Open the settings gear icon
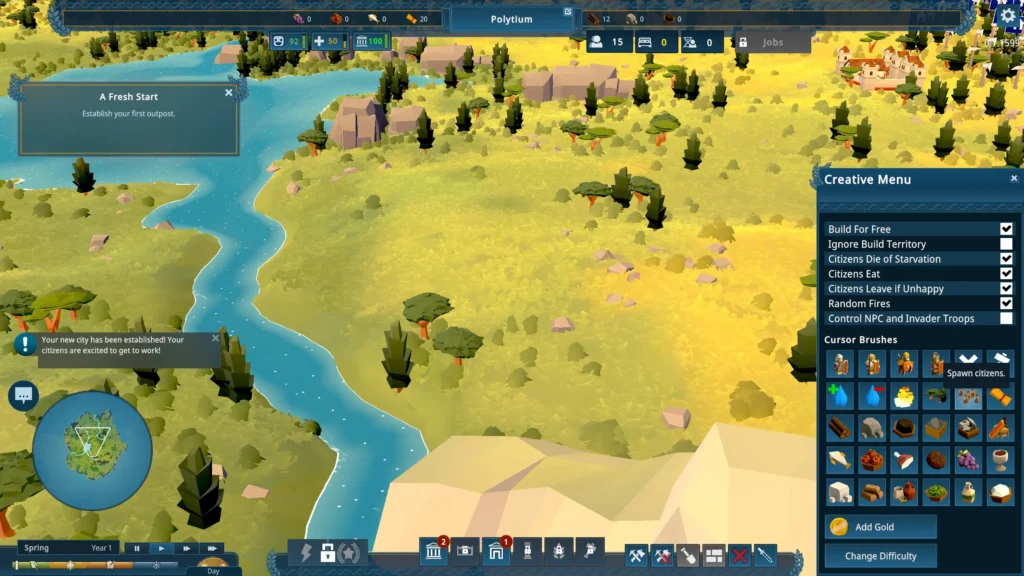The height and width of the screenshot is (576, 1024). pos(1008,16)
